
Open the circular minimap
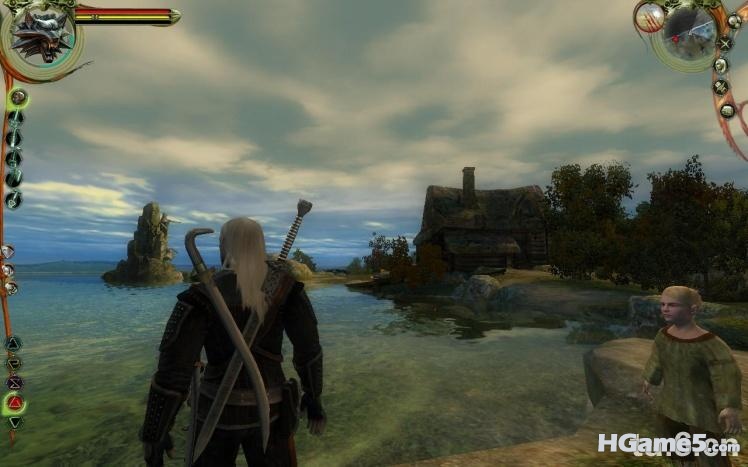click(x=689, y=35)
